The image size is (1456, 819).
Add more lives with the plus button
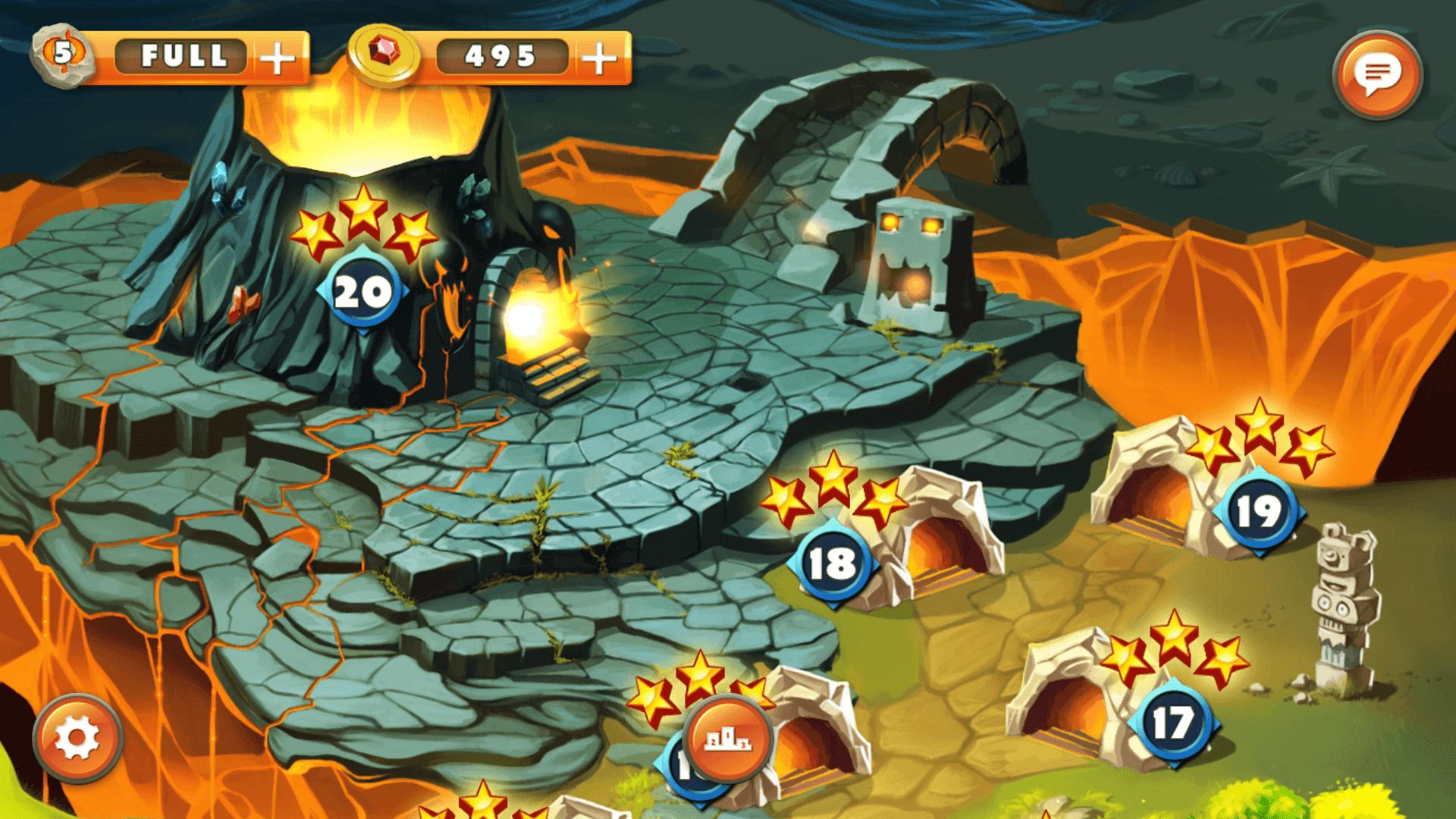coord(278,58)
